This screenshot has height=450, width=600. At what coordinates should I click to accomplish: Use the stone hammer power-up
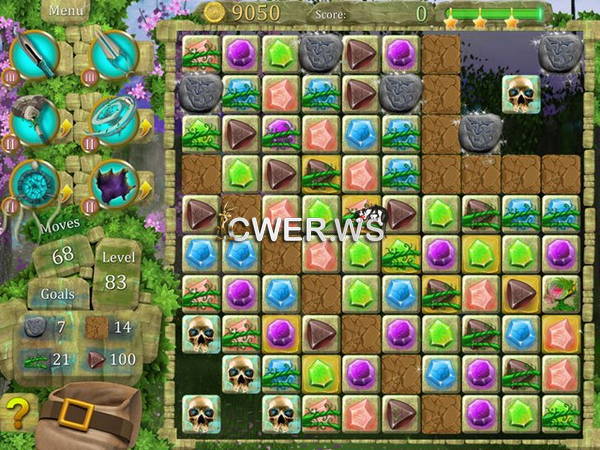(x=37, y=117)
